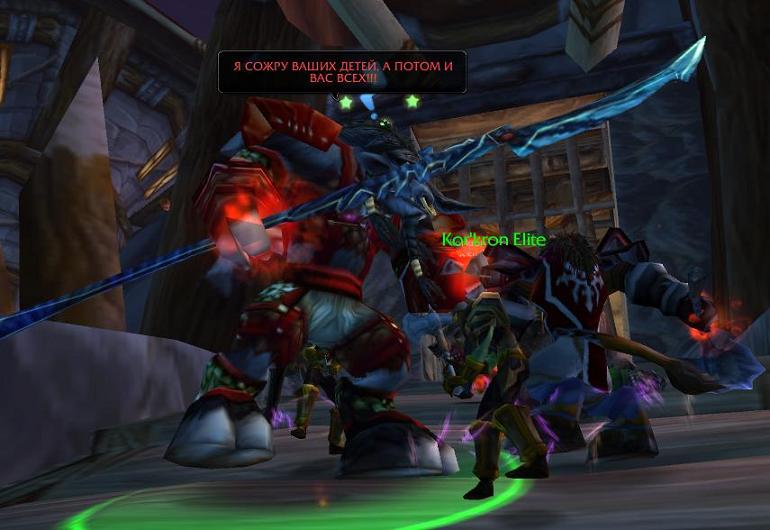Select the Kor'kron Elite name label
The width and height of the screenshot is (770, 530).
[494, 240]
